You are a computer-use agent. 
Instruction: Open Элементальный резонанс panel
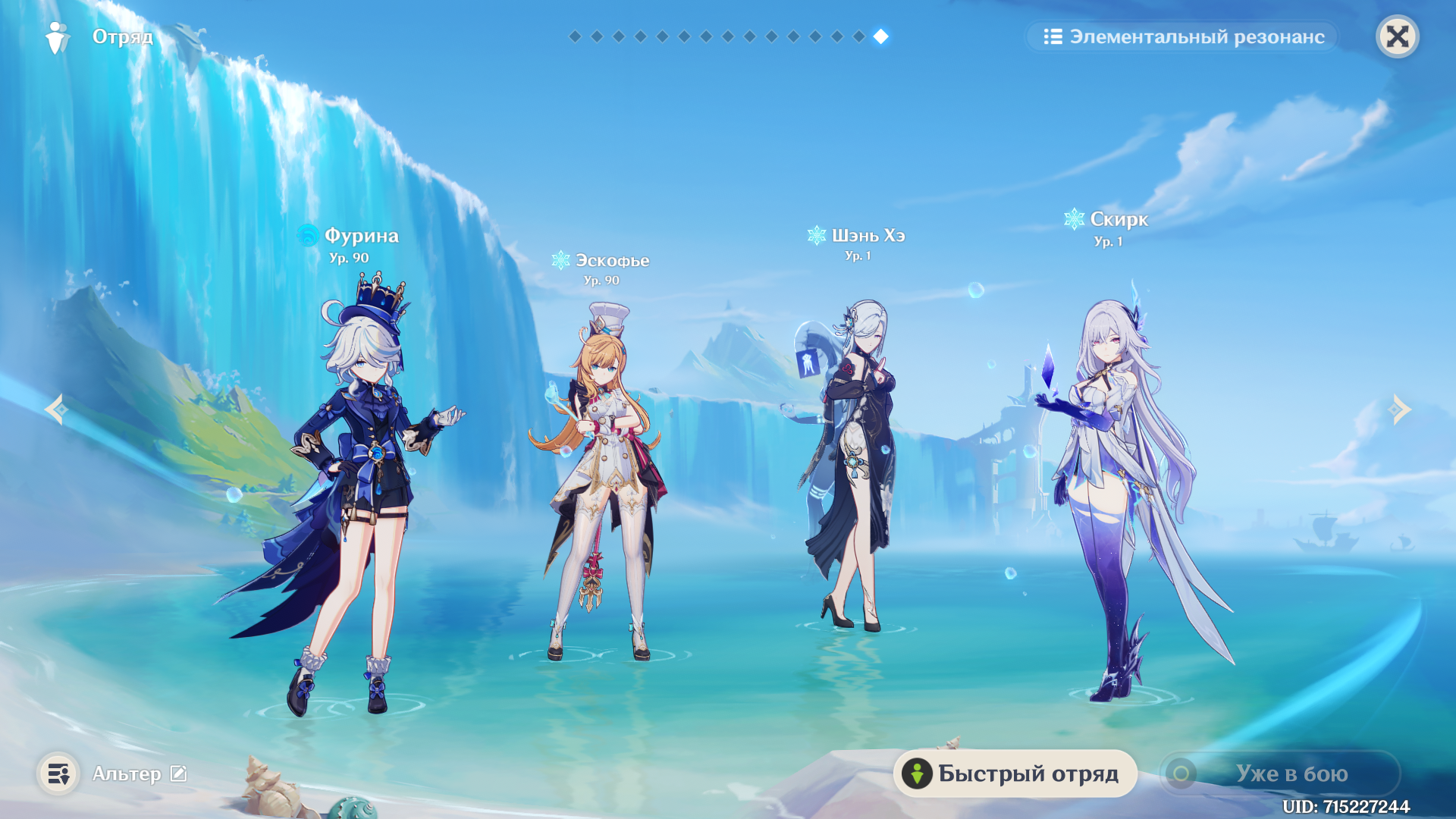tap(1183, 36)
